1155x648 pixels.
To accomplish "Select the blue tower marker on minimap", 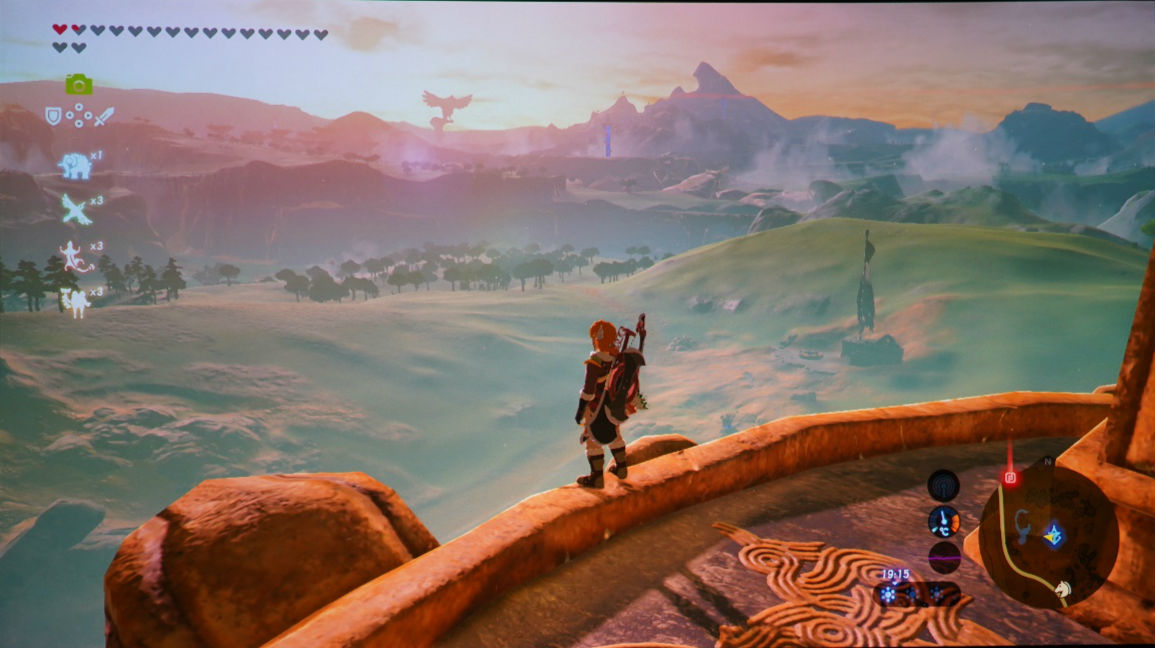I will 1052,535.
